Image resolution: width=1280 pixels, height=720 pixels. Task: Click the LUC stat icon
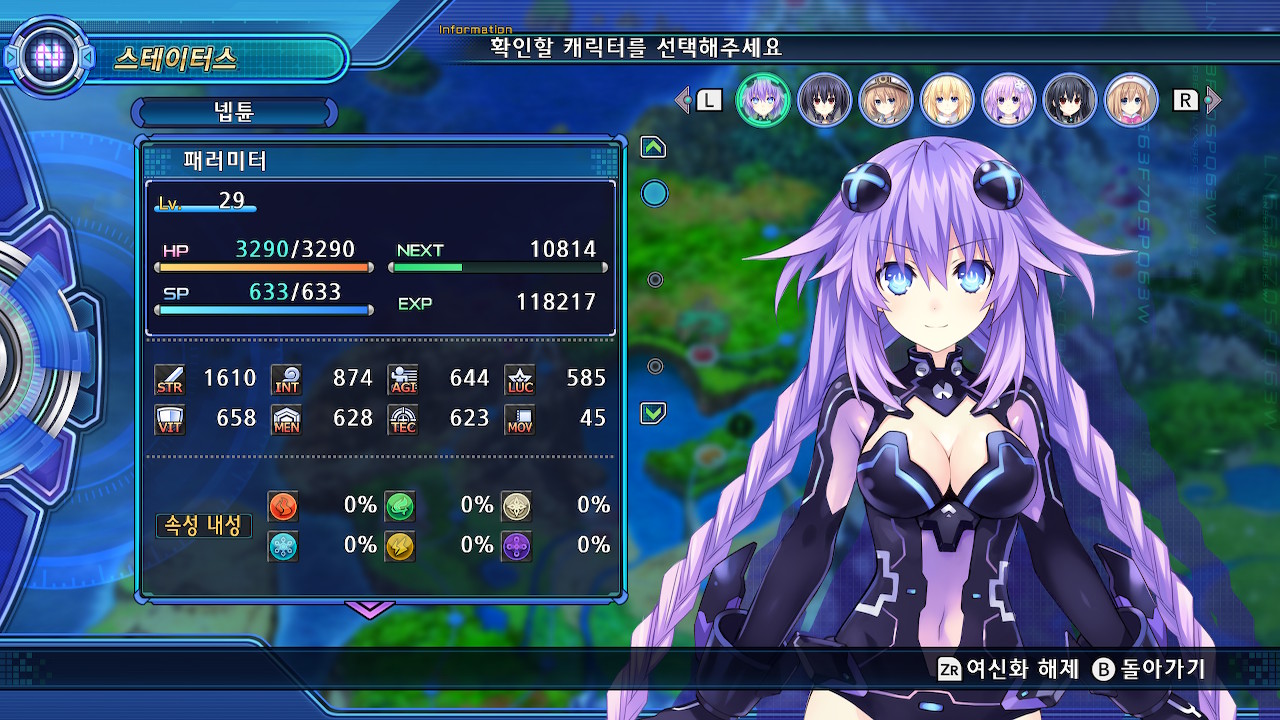pos(519,378)
